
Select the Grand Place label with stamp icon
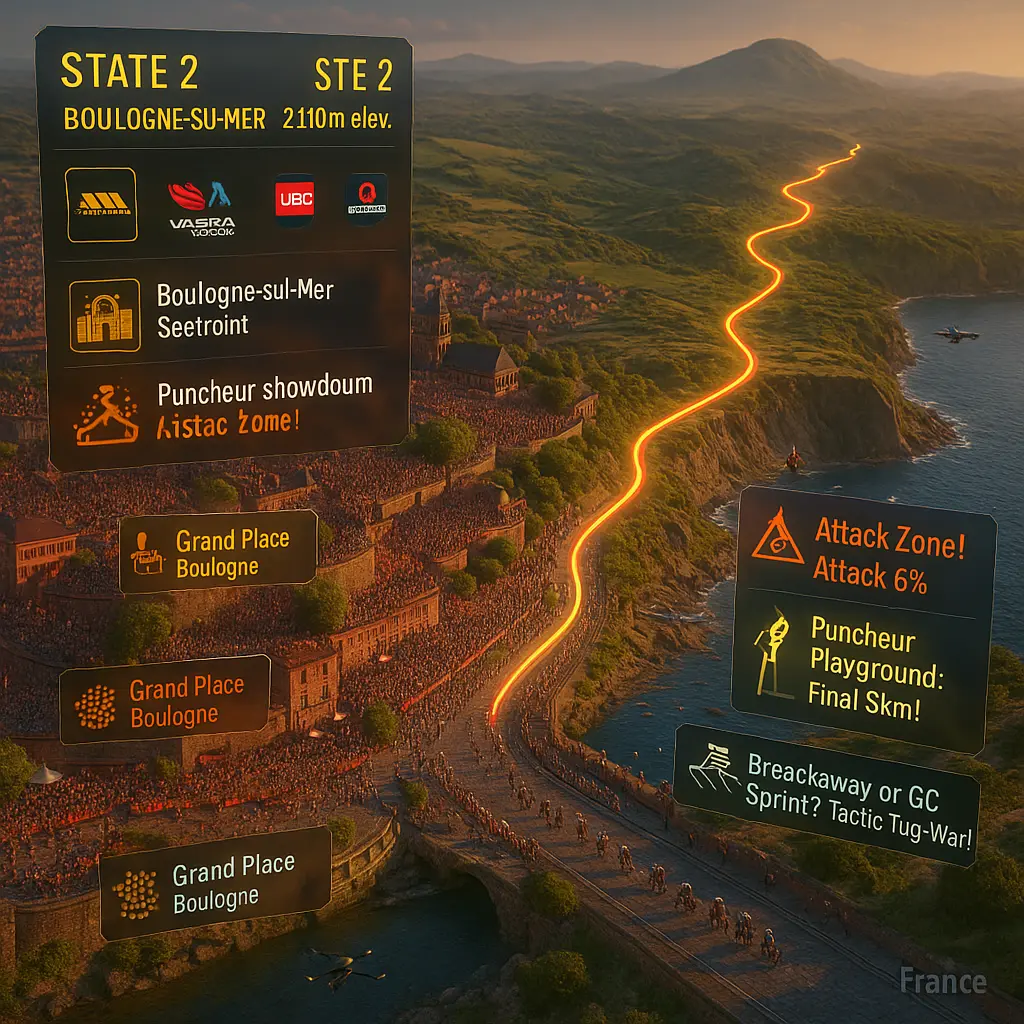(218, 552)
